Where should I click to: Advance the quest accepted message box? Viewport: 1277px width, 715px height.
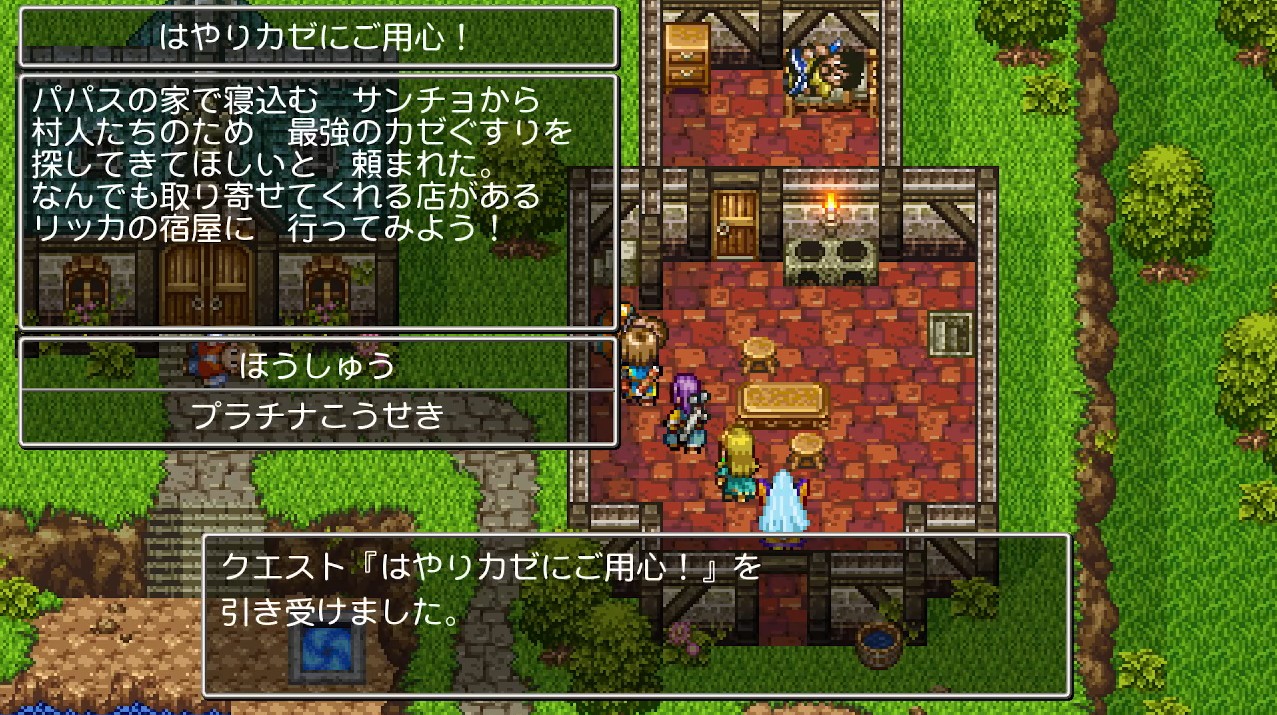636,614
